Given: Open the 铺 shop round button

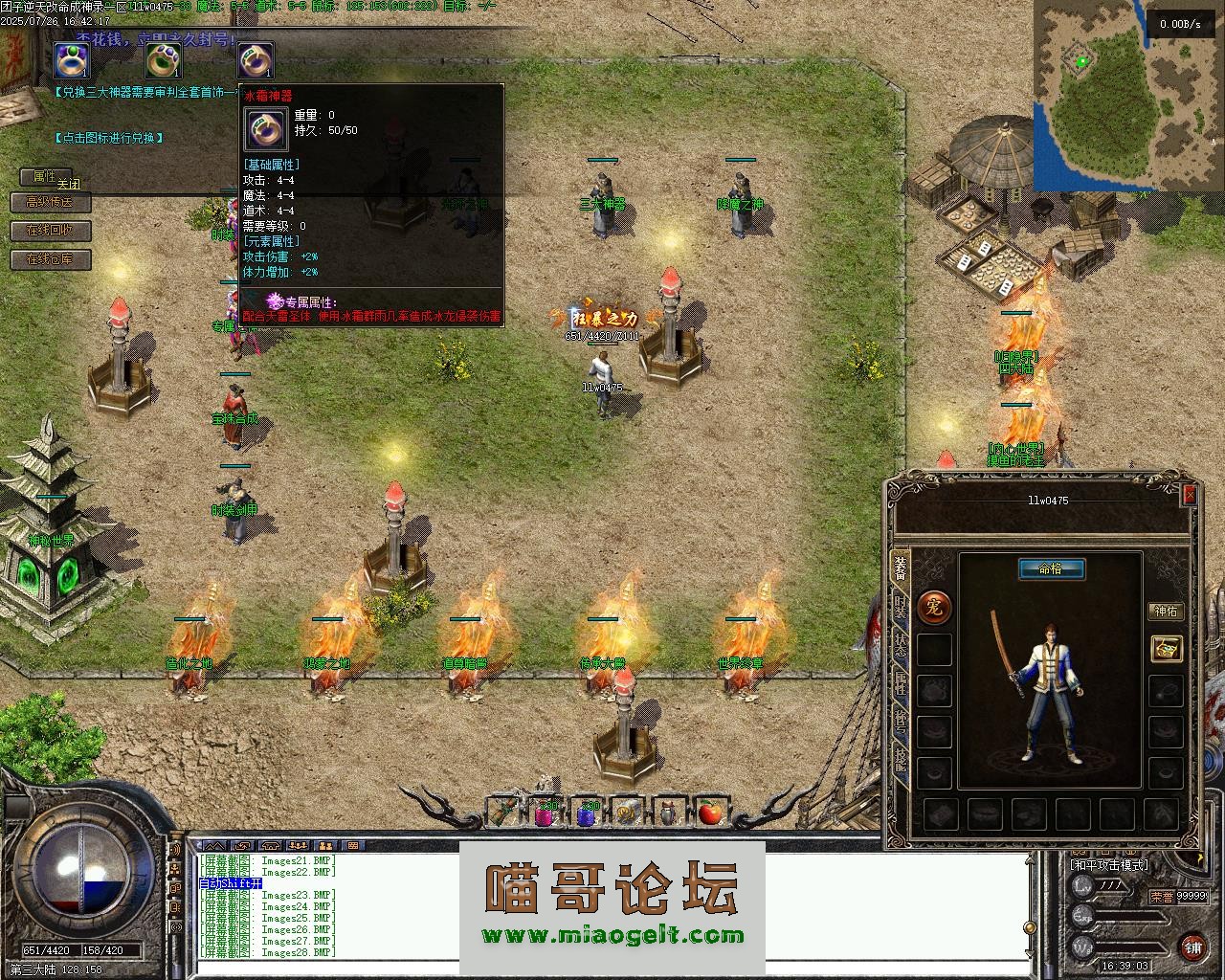Looking at the screenshot, I should pos(1192,947).
